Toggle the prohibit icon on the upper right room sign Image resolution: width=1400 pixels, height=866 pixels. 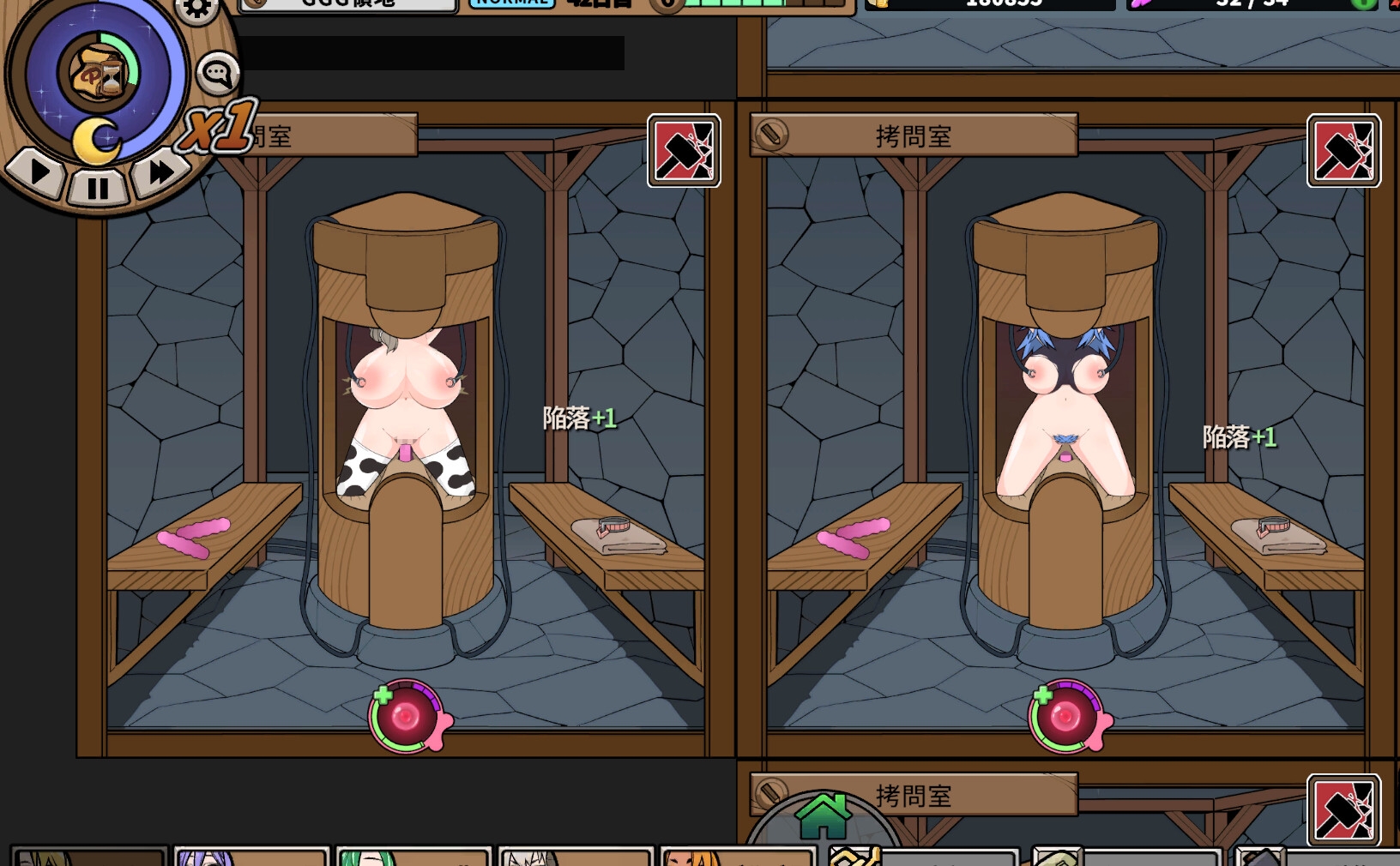[771, 135]
